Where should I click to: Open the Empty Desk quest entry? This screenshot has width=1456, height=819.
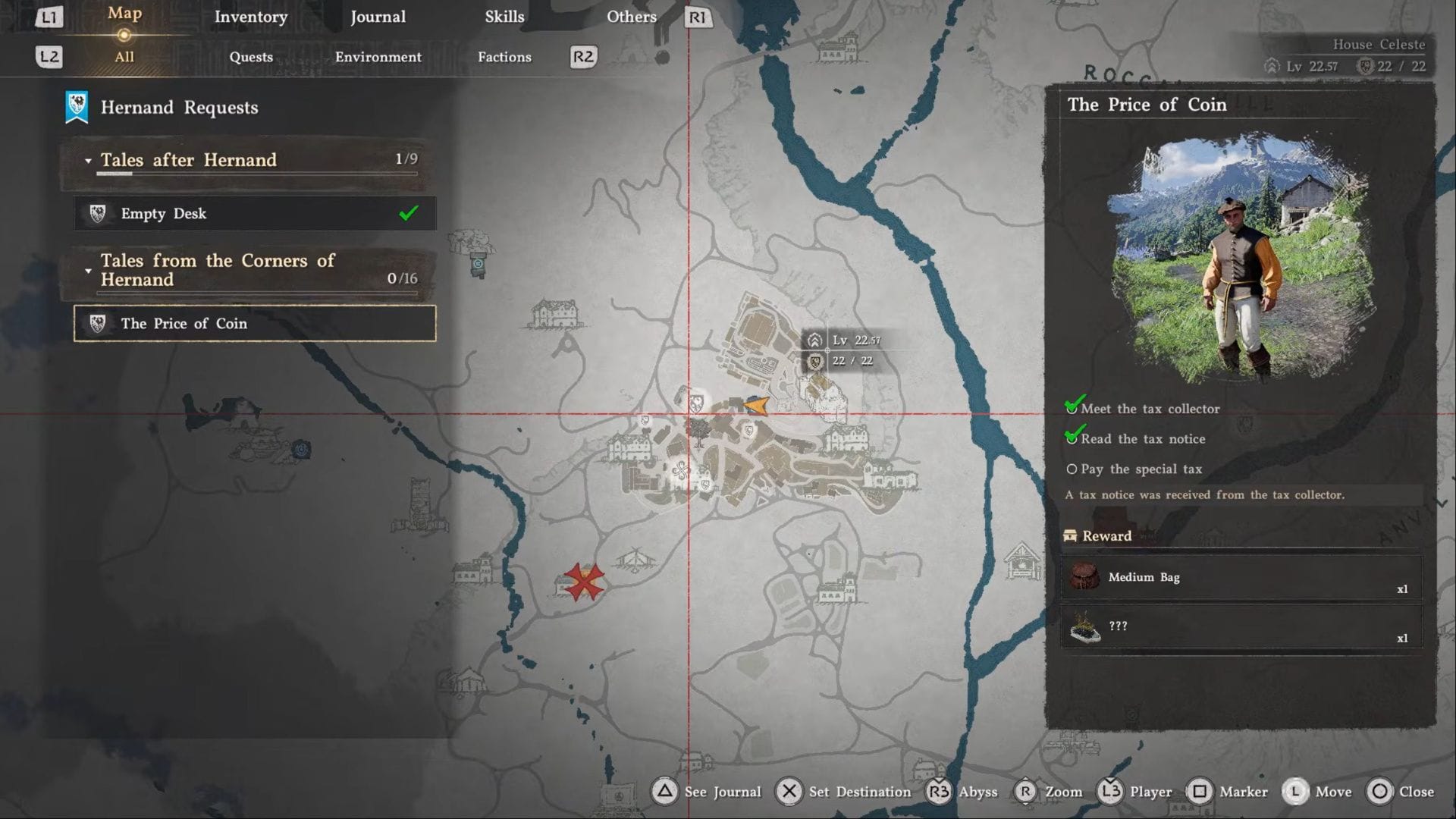pyautogui.click(x=255, y=214)
